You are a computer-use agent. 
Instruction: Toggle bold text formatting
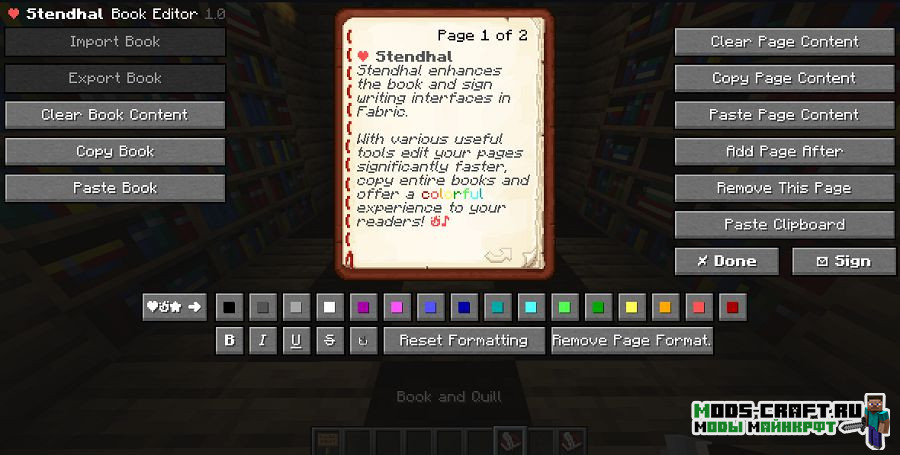point(230,340)
